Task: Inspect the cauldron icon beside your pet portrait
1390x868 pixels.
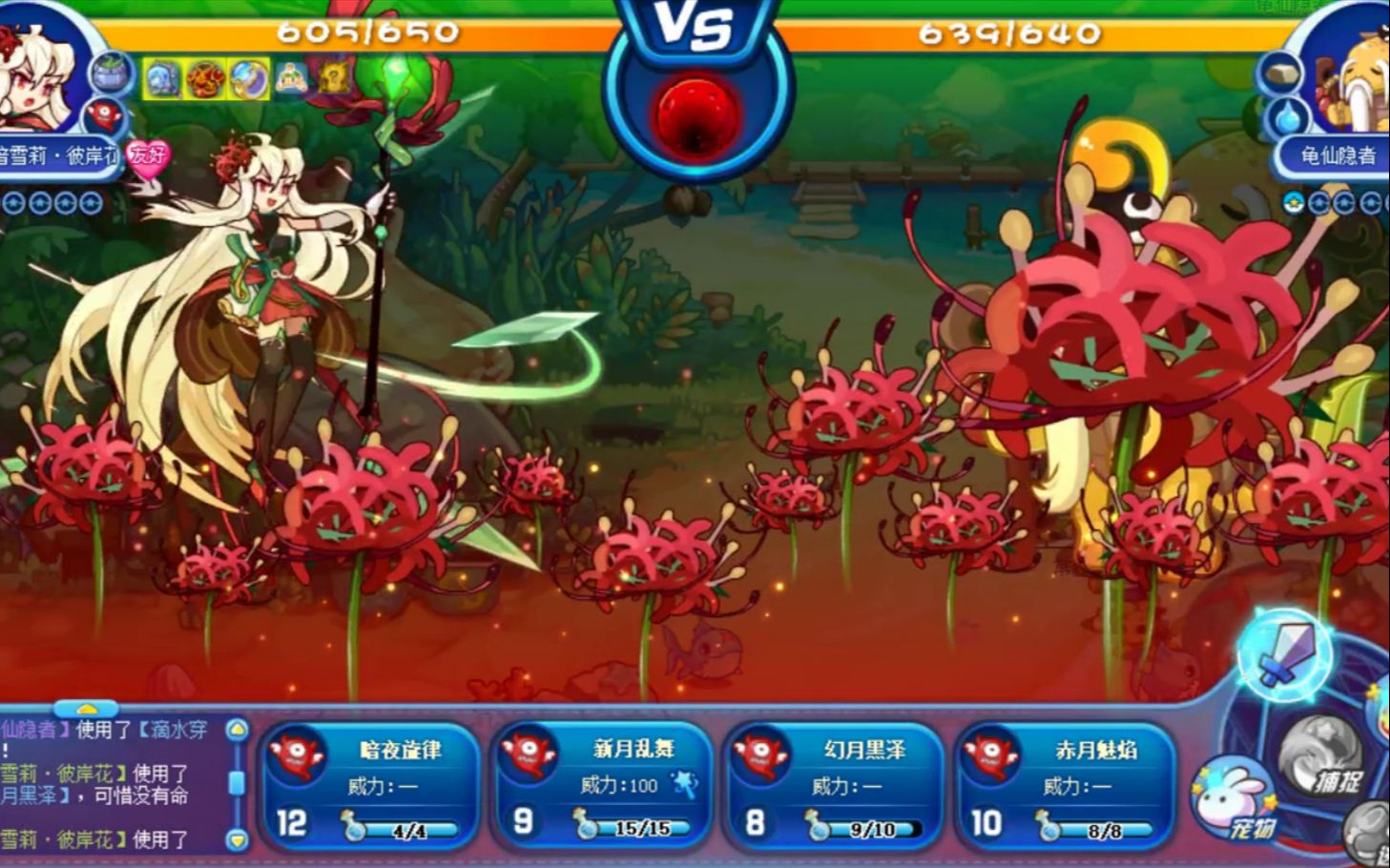Action: (111, 73)
